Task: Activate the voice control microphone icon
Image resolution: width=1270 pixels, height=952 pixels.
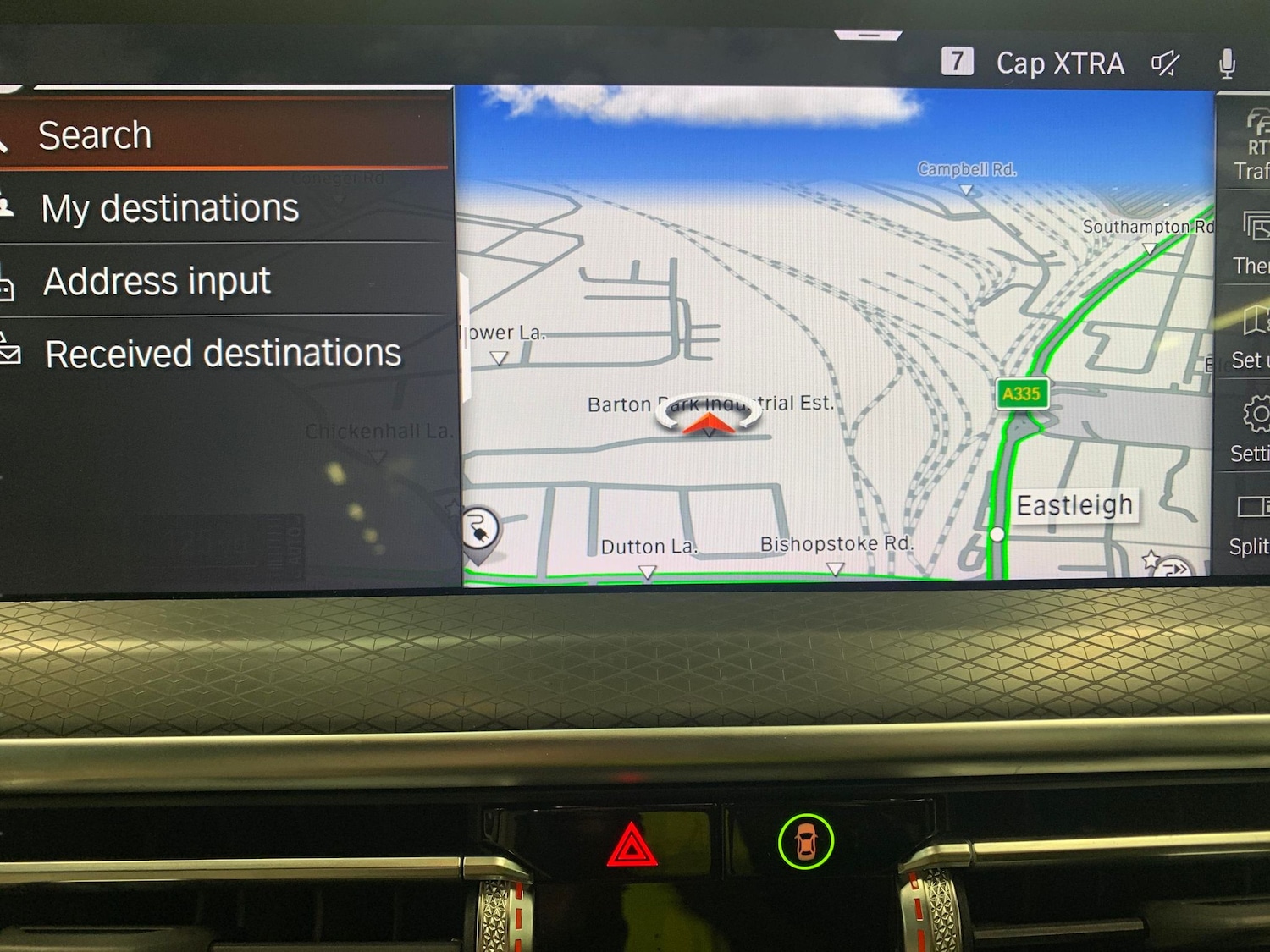Action: click(1227, 63)
